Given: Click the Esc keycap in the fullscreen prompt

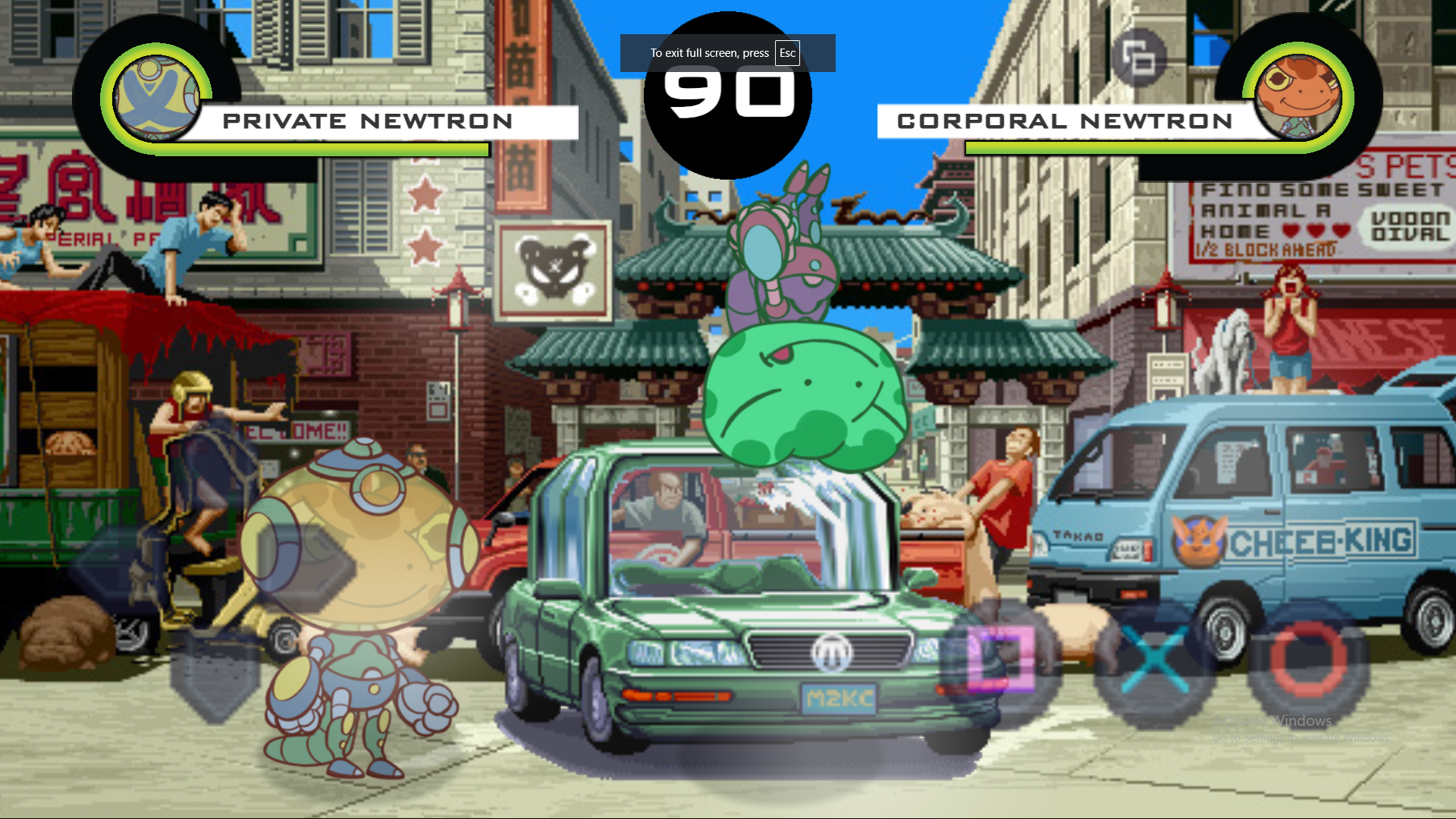Looking at the screenshot, I should pos(786,53).
